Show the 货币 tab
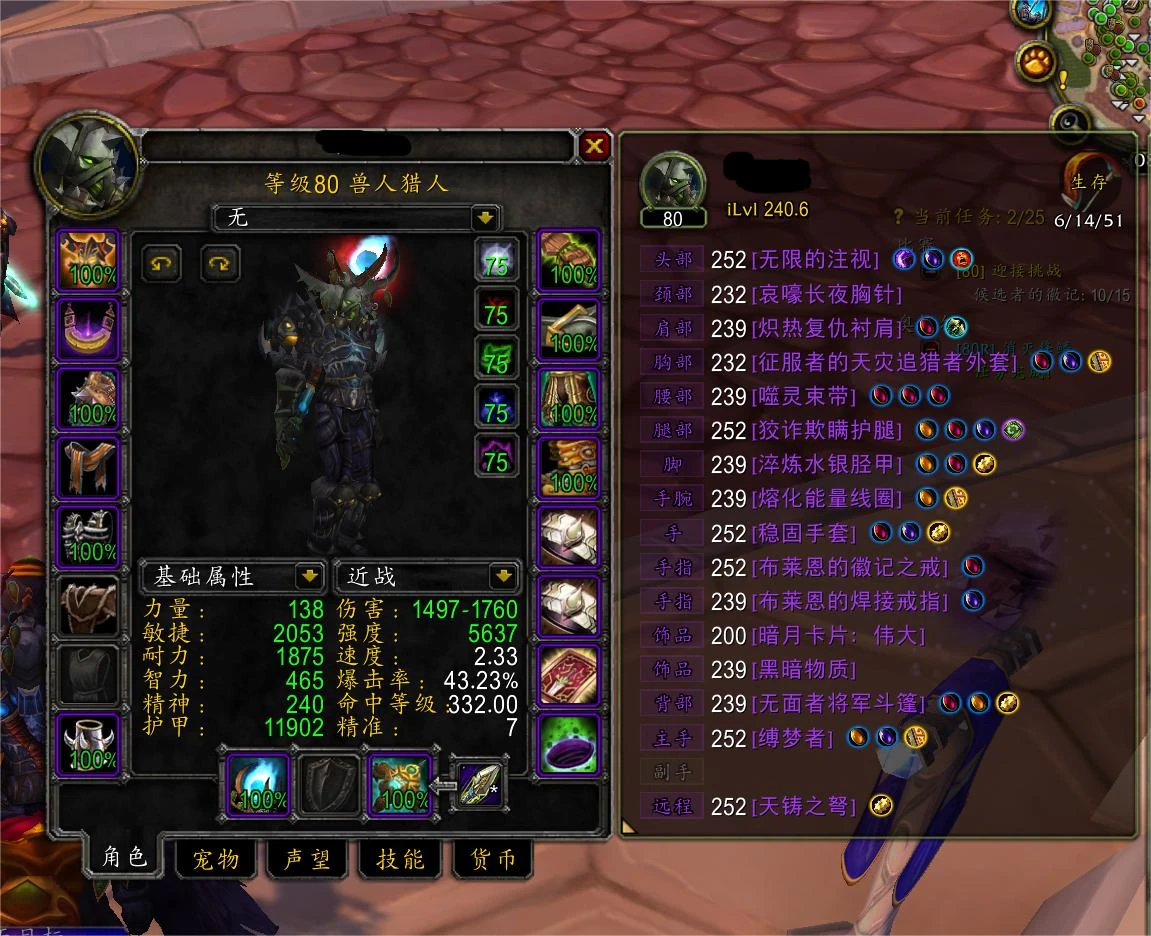1151x936 pixels. 492,858
